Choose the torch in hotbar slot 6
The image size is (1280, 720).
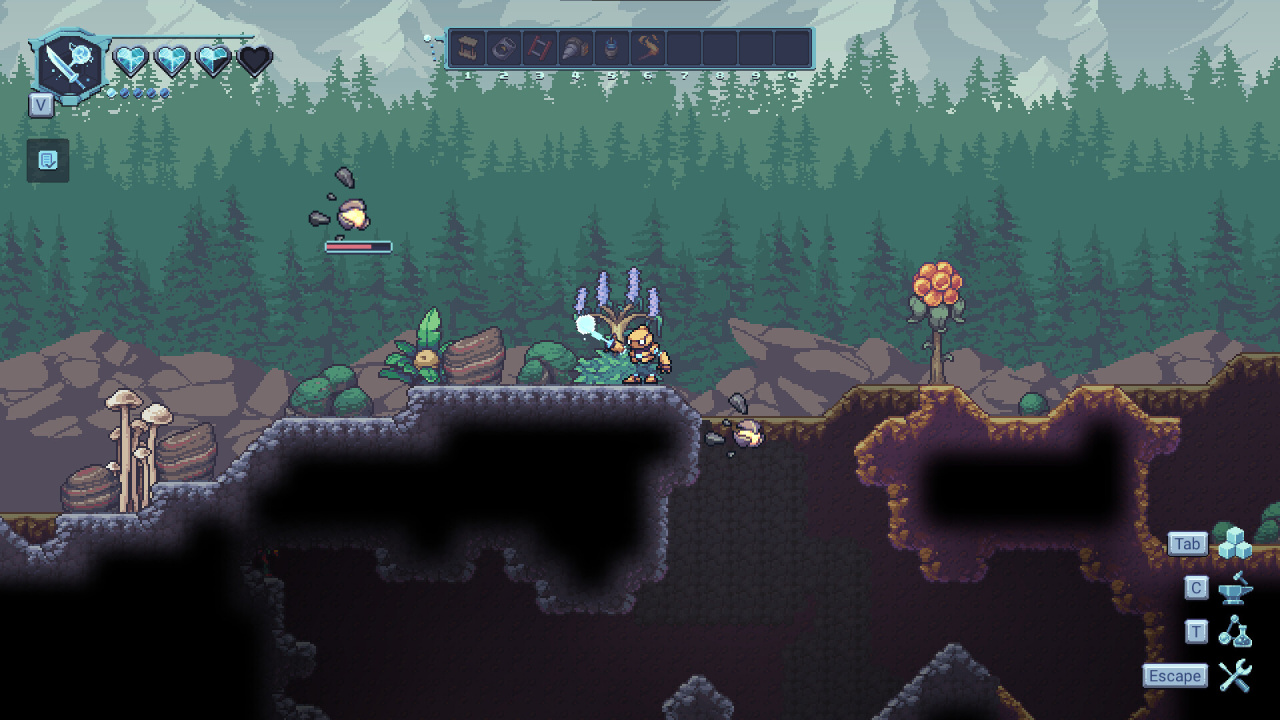[648, 48]
